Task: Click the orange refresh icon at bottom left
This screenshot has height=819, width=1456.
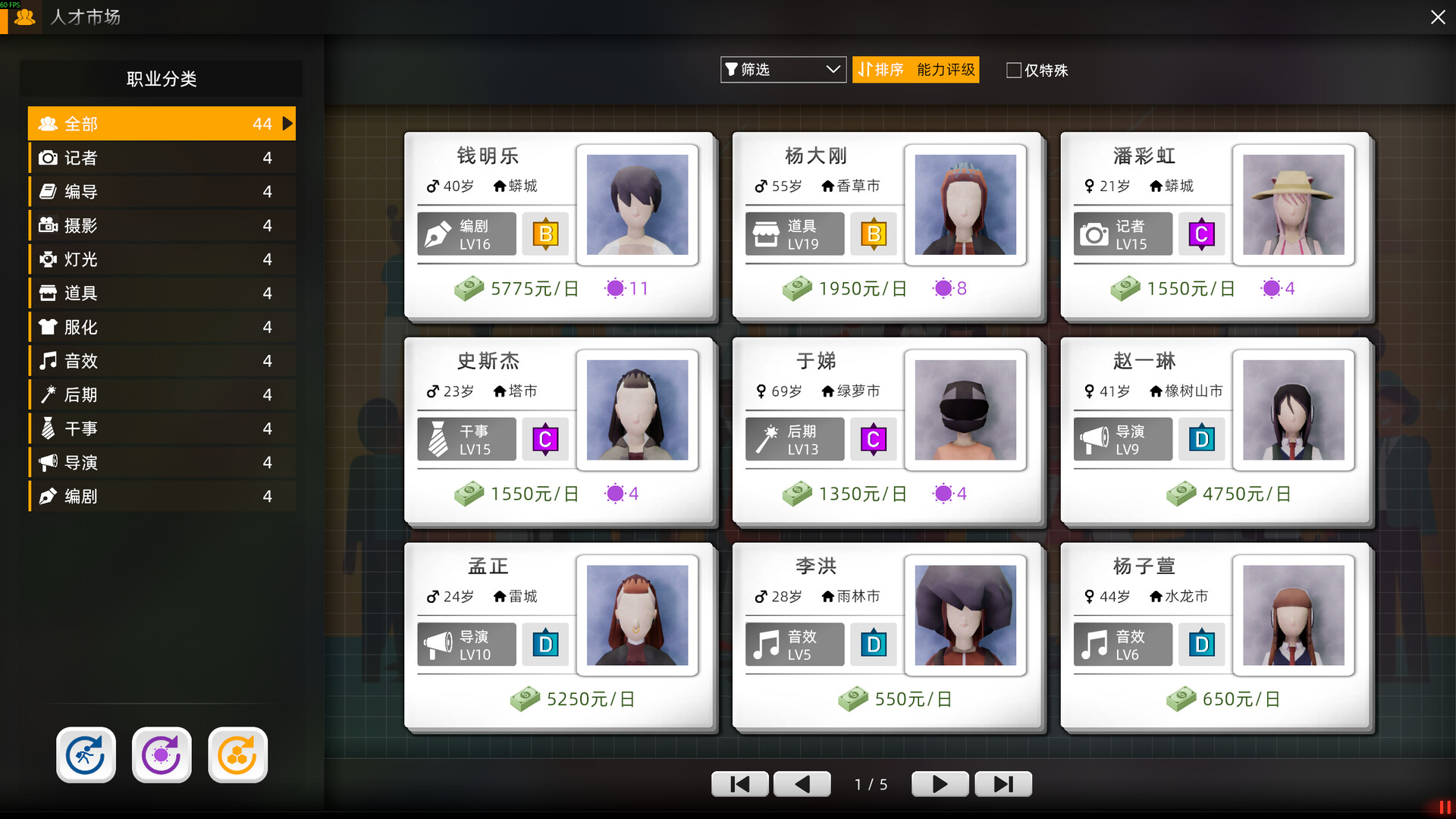Action: 237,755
